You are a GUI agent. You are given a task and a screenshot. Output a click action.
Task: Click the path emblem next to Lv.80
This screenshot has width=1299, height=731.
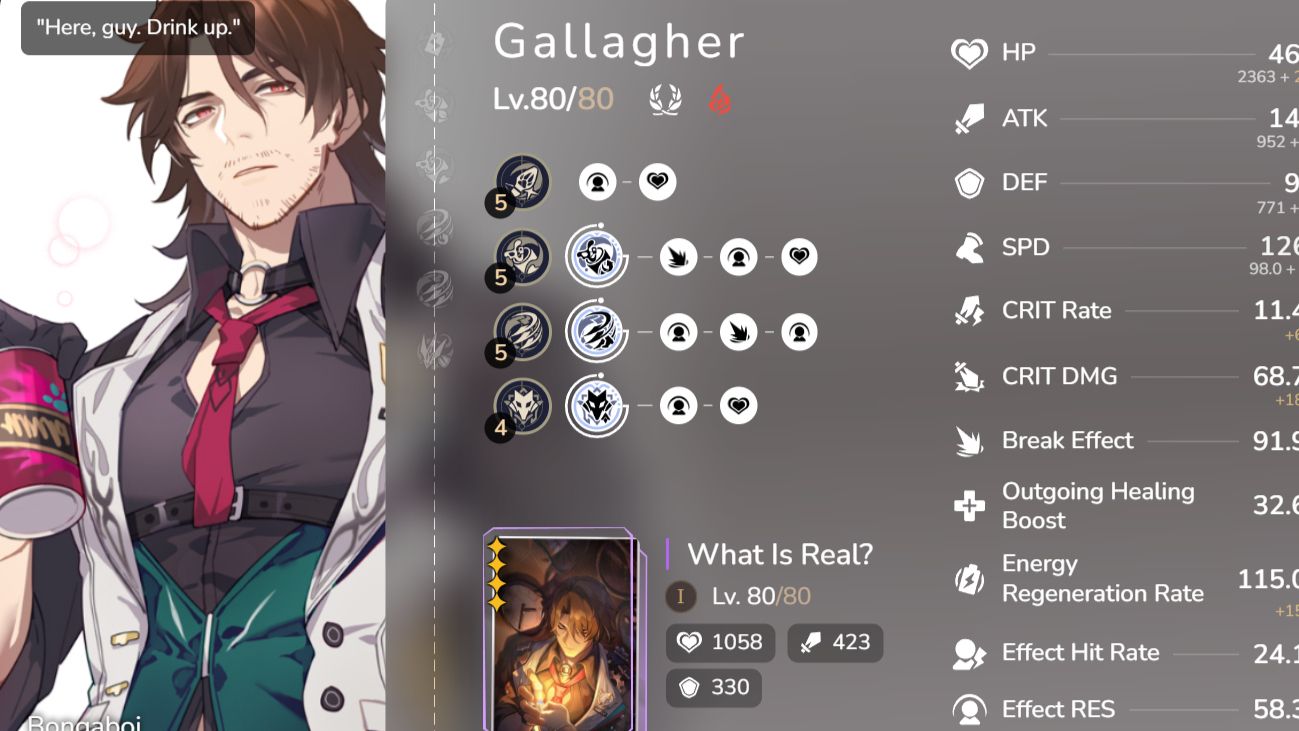click(x=663, y=100)
